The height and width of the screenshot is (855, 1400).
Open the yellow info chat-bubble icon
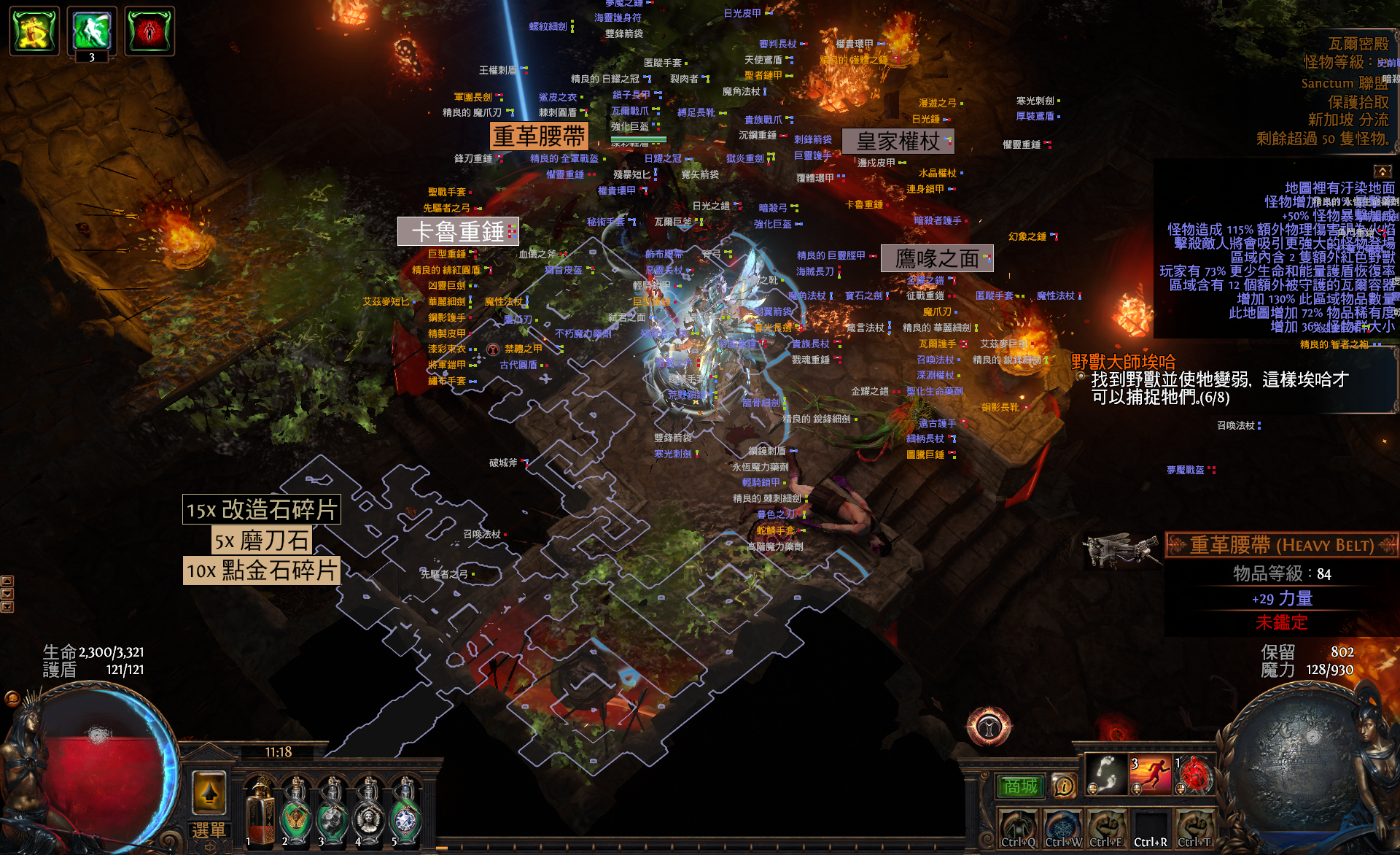click(1064, 786)
